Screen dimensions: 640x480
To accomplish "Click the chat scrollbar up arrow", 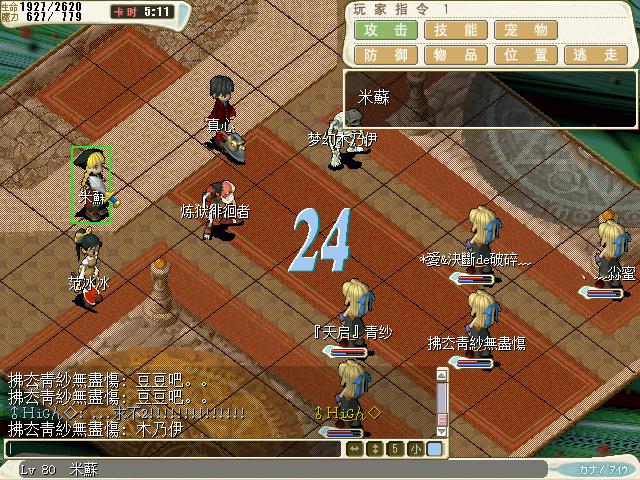I will [440, 374].
